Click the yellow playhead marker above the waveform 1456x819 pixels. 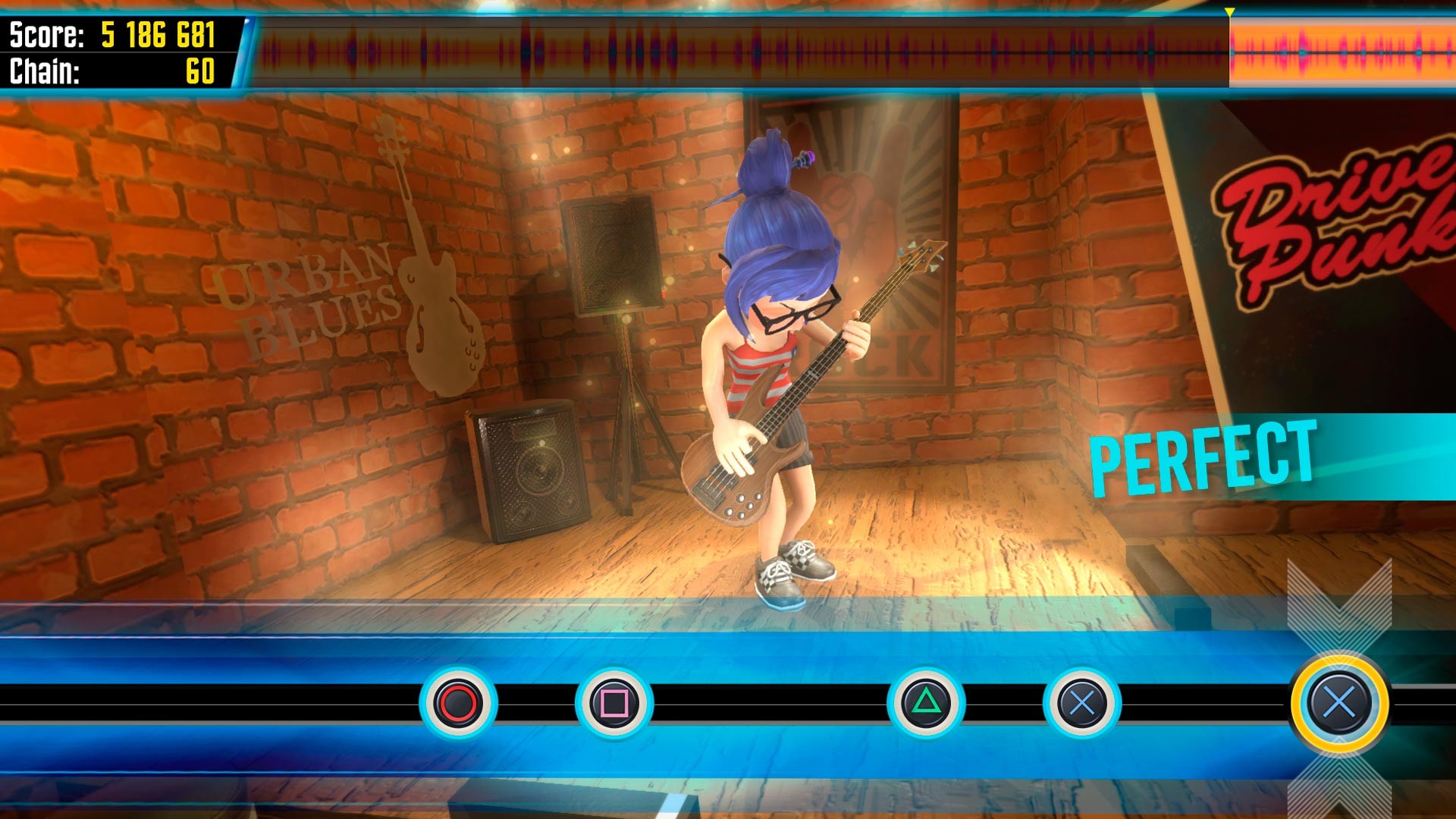click(1229, 12)
